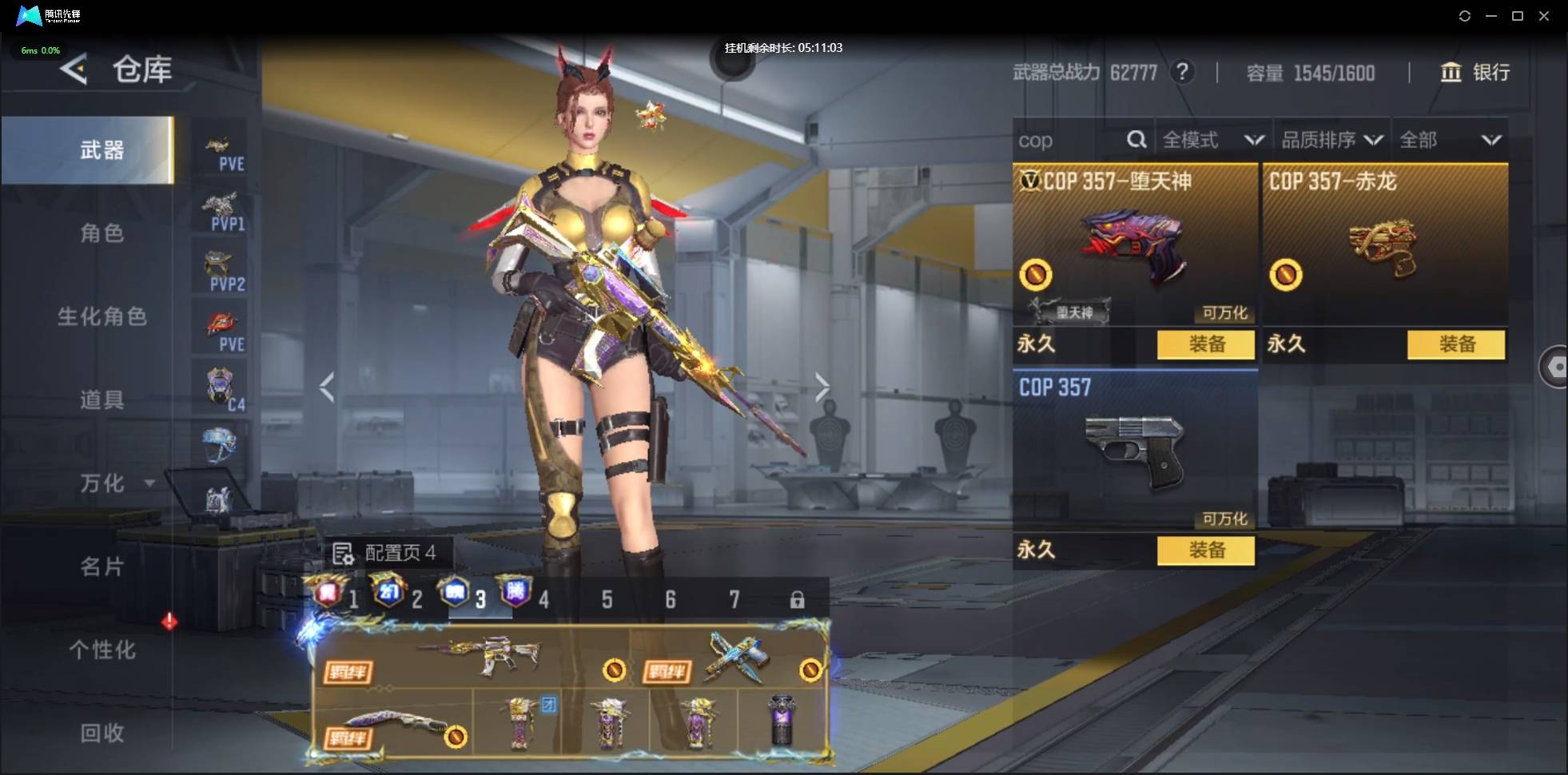The image size is (1568, 775).
Task: Equip the COP 357-赤龙 pistol
Action: 1455,344
